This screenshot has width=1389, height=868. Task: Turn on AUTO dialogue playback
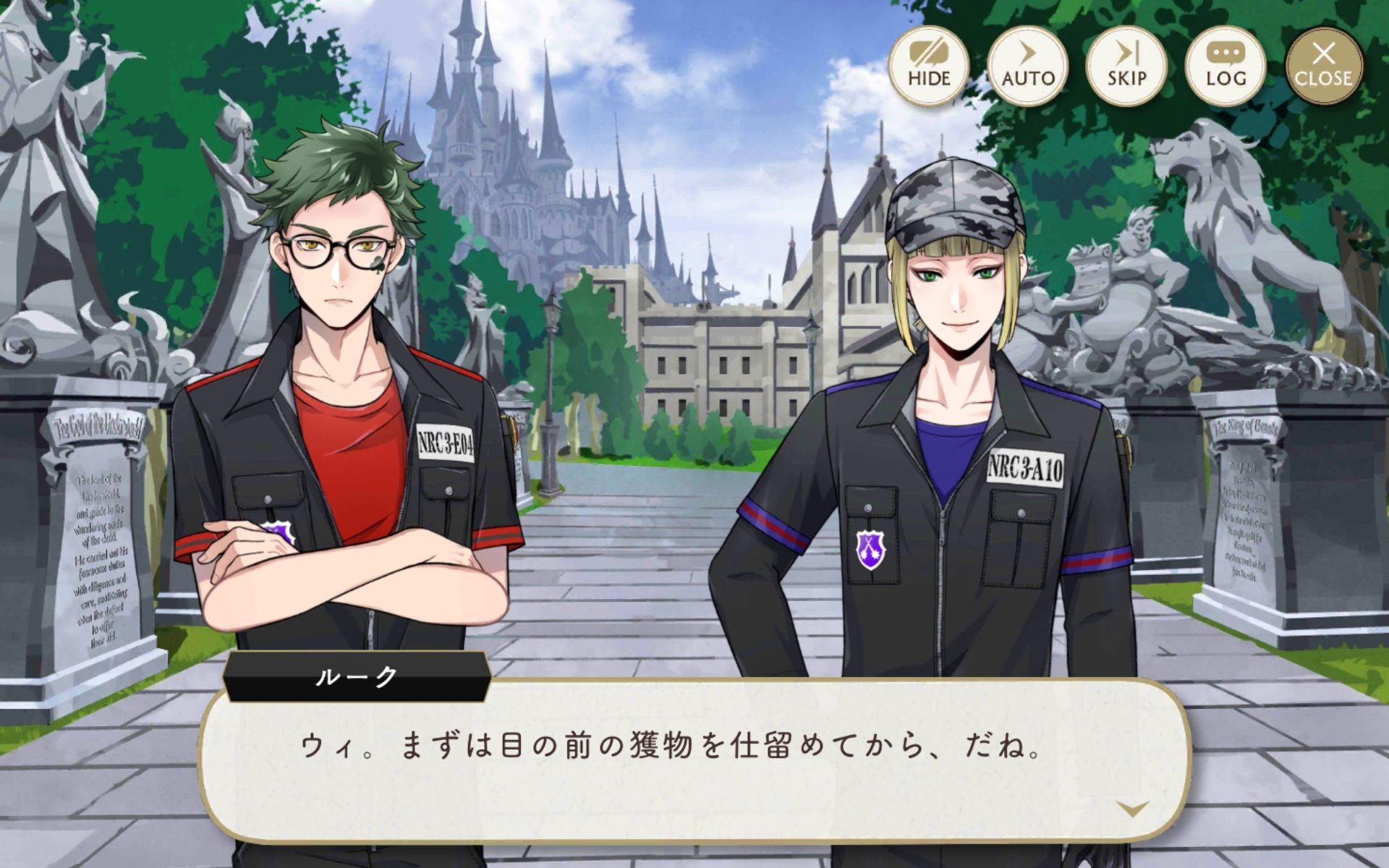(x=1027, y=66)
